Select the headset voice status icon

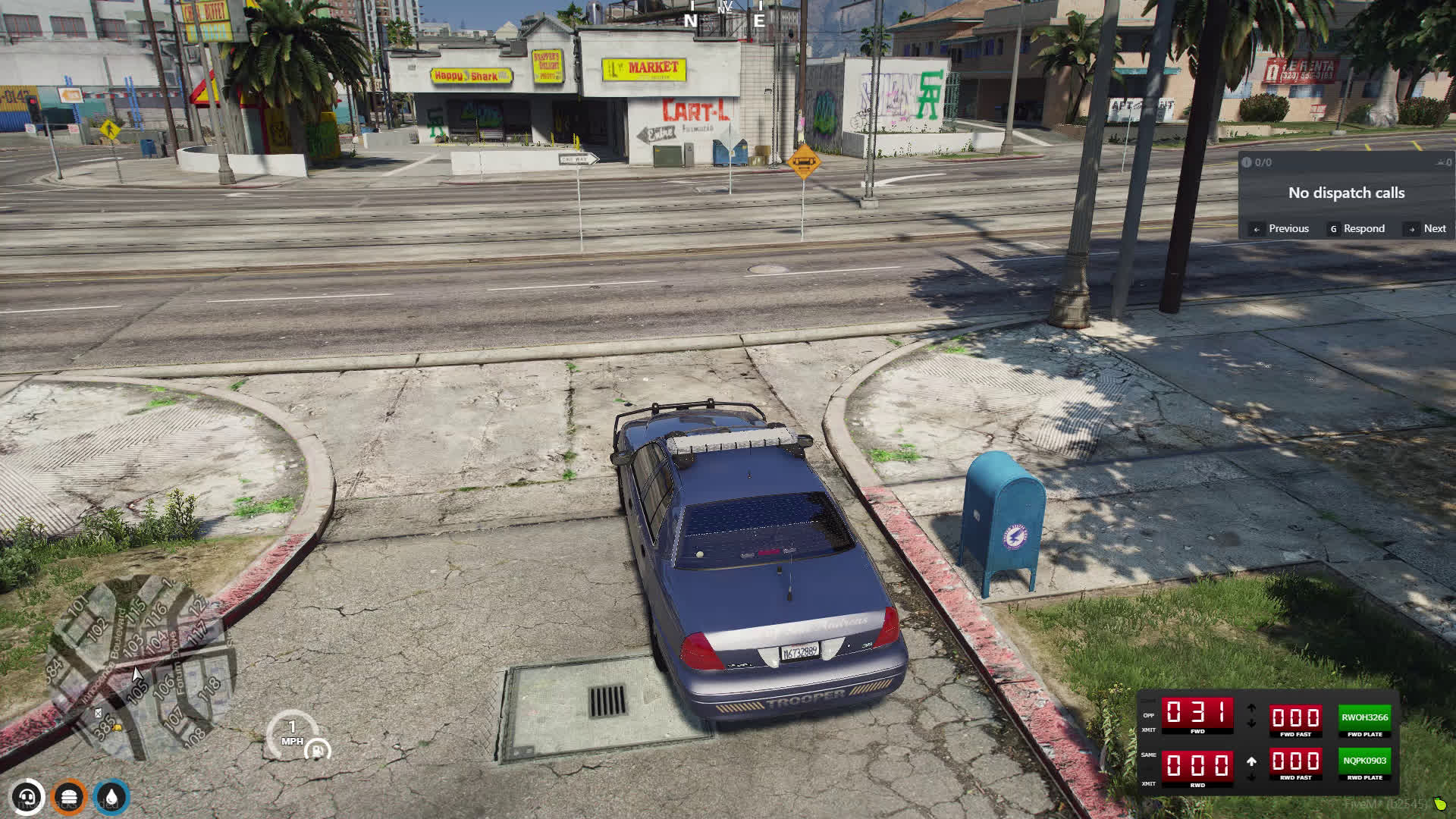(x=28, y=798)
